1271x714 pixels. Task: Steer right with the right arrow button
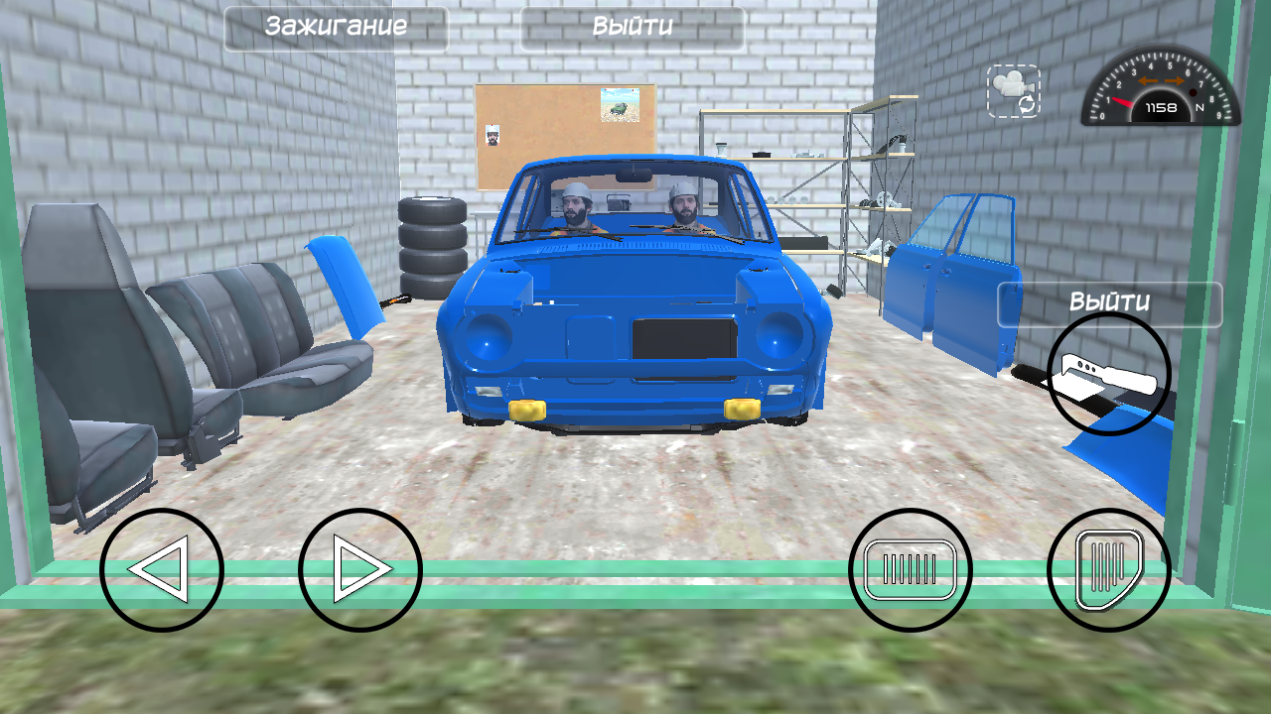(360, 570)
